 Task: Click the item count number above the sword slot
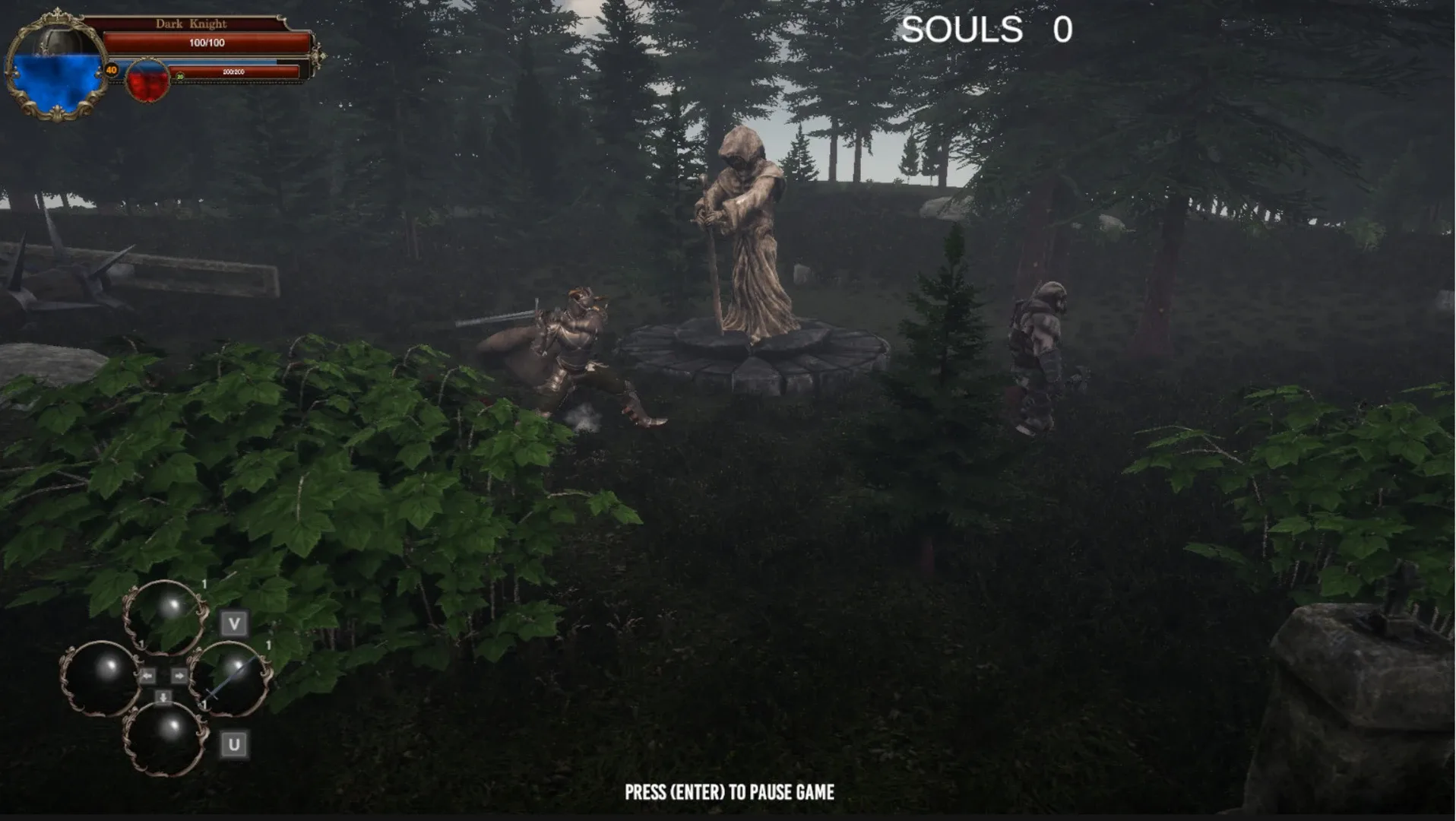point(269,644)
